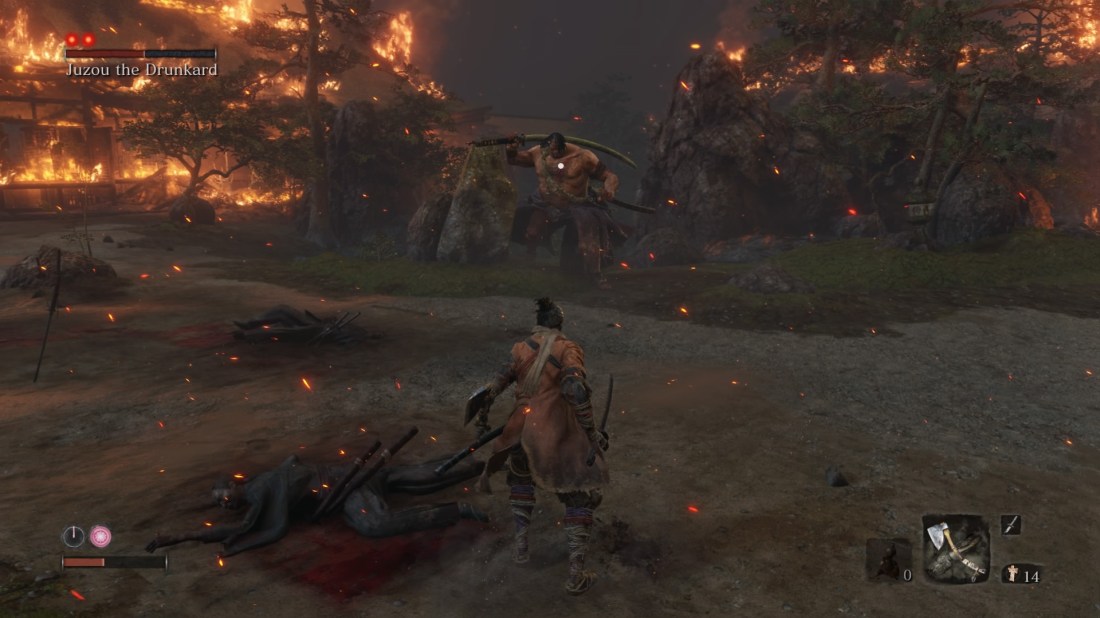Click the pink resurrection node icon
This screenshot has width=1100, height=618.
[100, 536]
